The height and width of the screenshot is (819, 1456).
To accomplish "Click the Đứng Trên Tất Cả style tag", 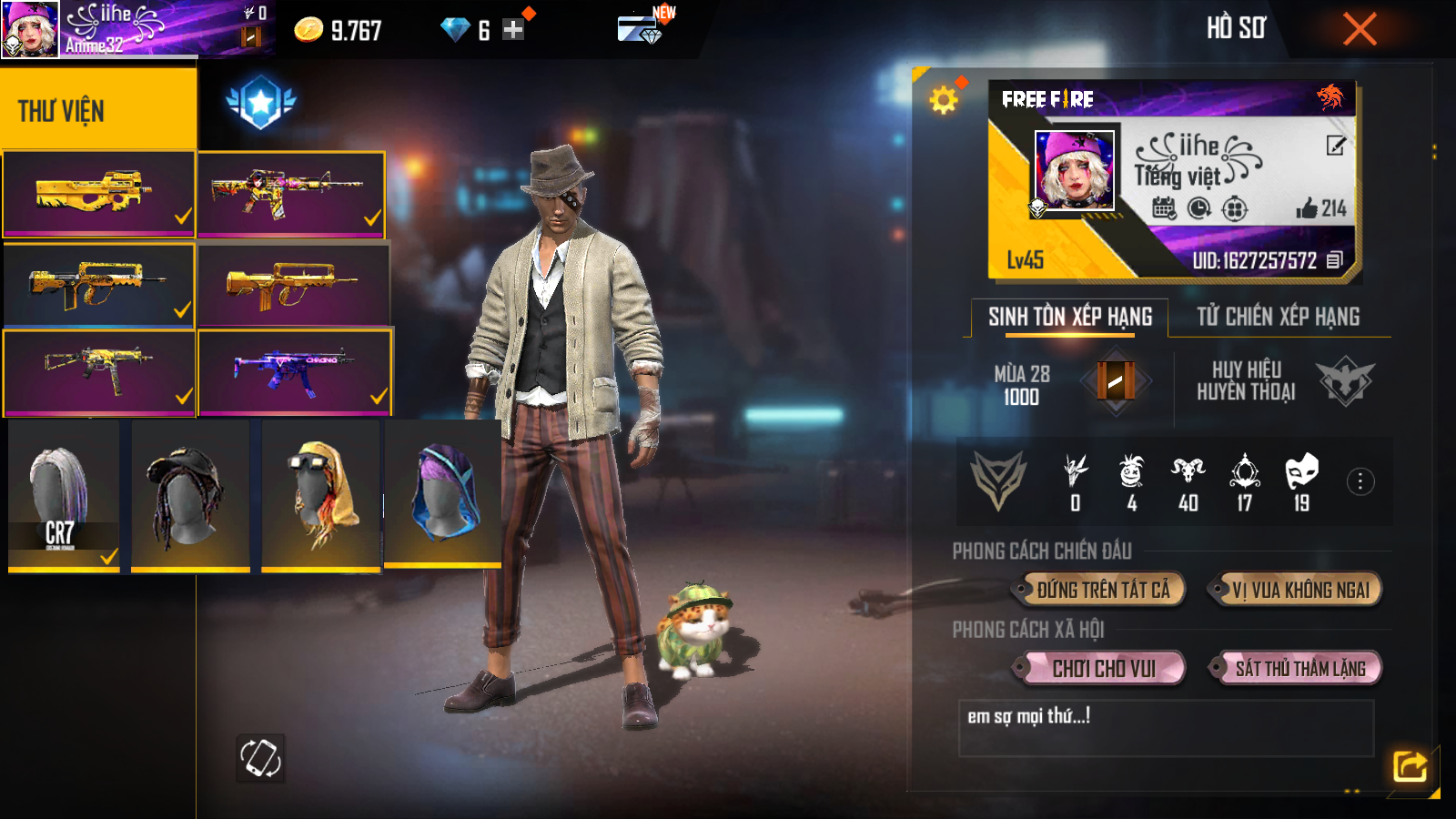I will tap(1102, 590).
